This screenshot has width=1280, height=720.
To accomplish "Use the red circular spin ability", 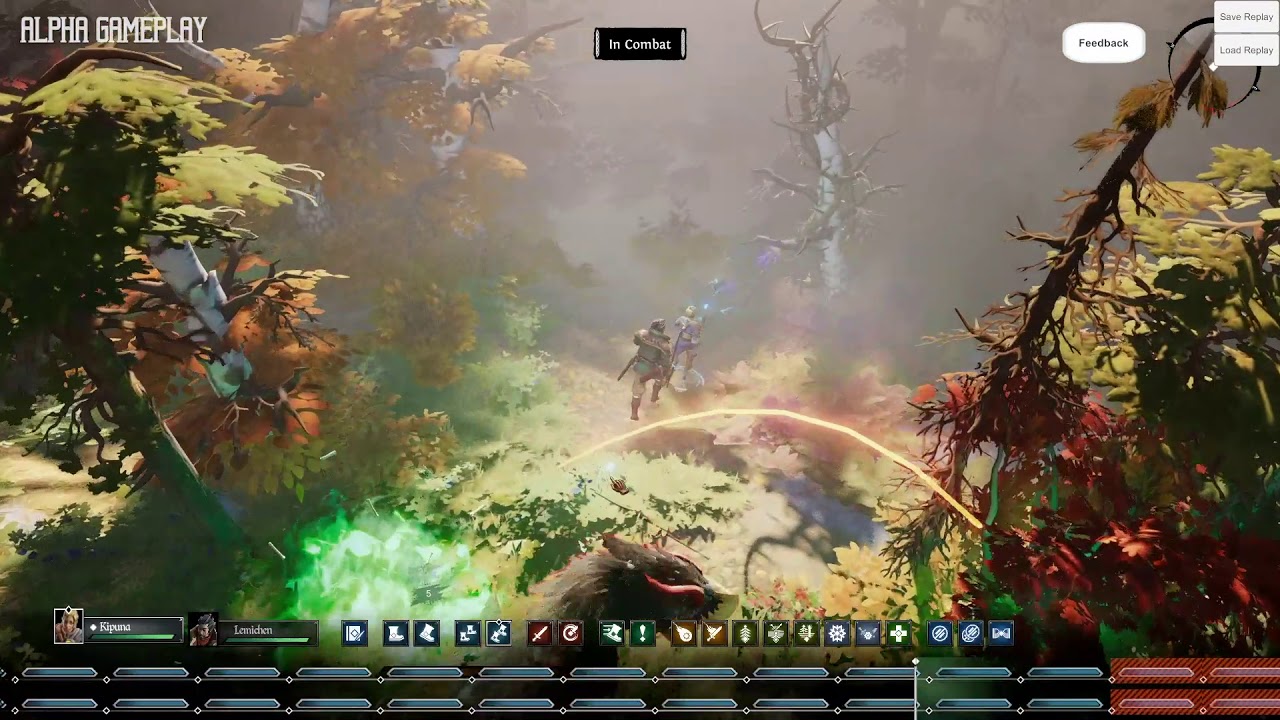I will tap(571, 633).
